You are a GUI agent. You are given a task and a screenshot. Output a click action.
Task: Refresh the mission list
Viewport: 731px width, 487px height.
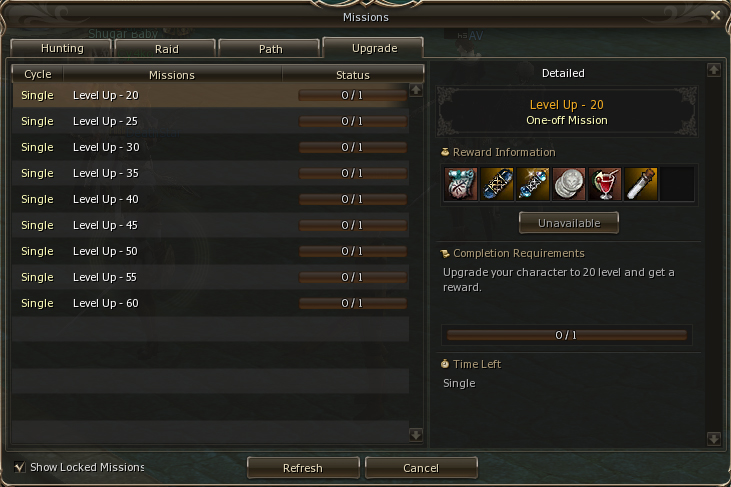pos(303,467)
